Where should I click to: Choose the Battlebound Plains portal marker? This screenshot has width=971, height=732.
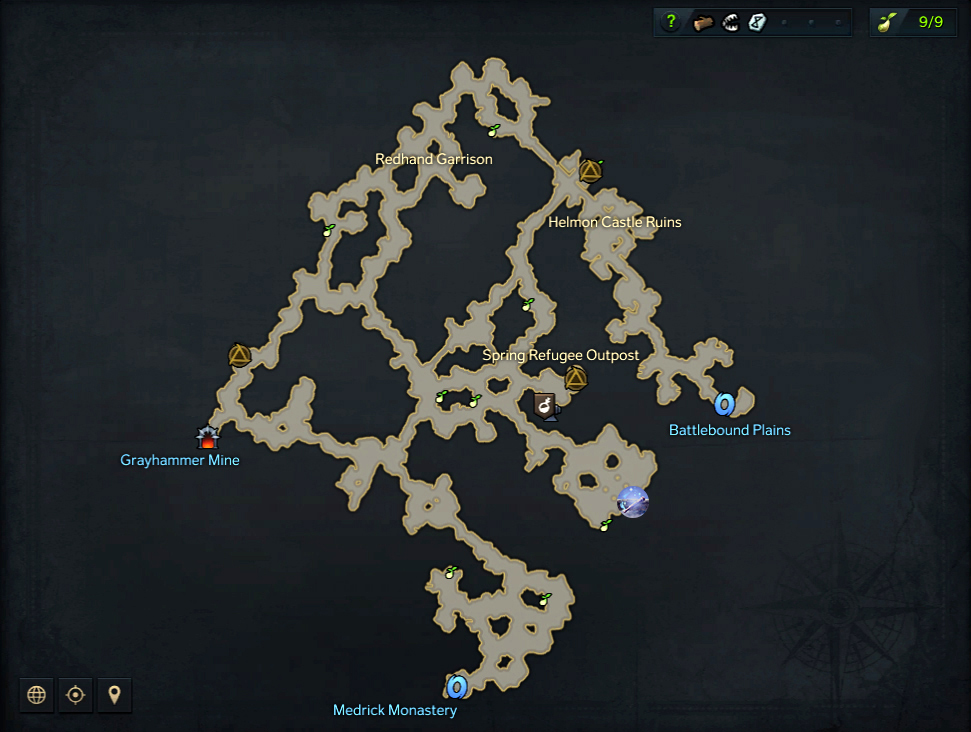(725, 404)
